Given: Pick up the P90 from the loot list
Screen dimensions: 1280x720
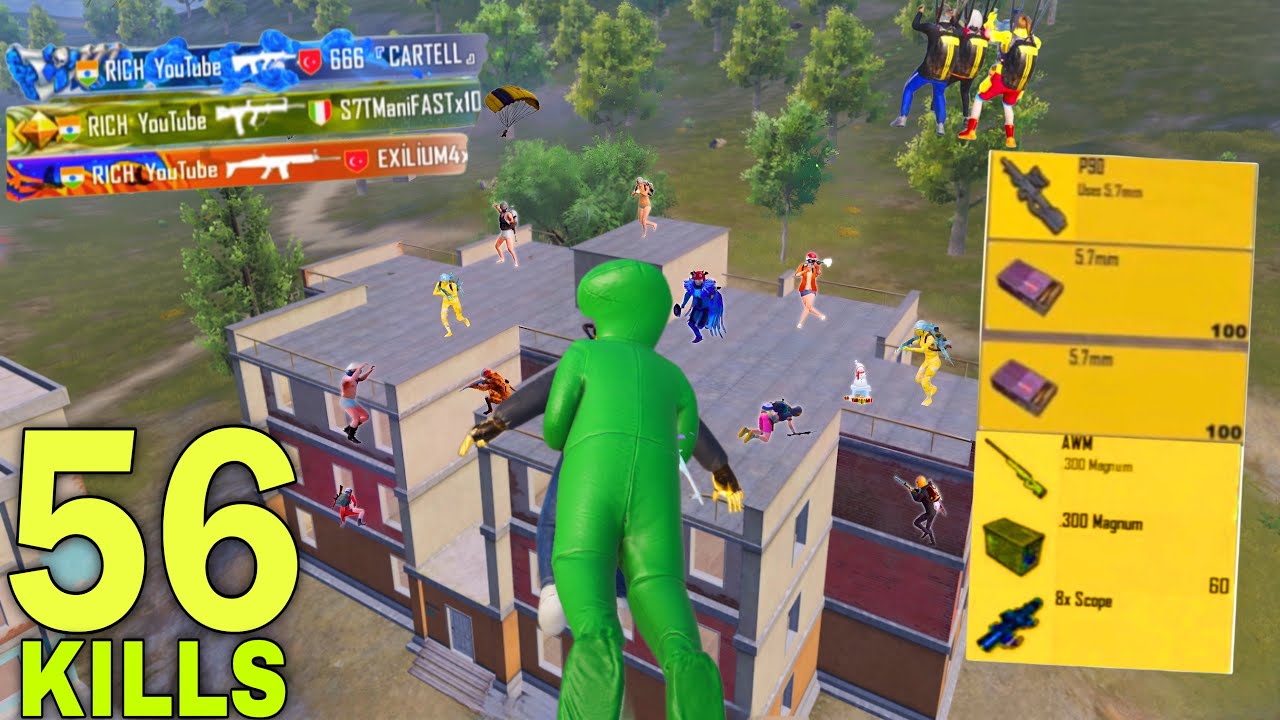Looking at the screenshot, I should 1118,199.
